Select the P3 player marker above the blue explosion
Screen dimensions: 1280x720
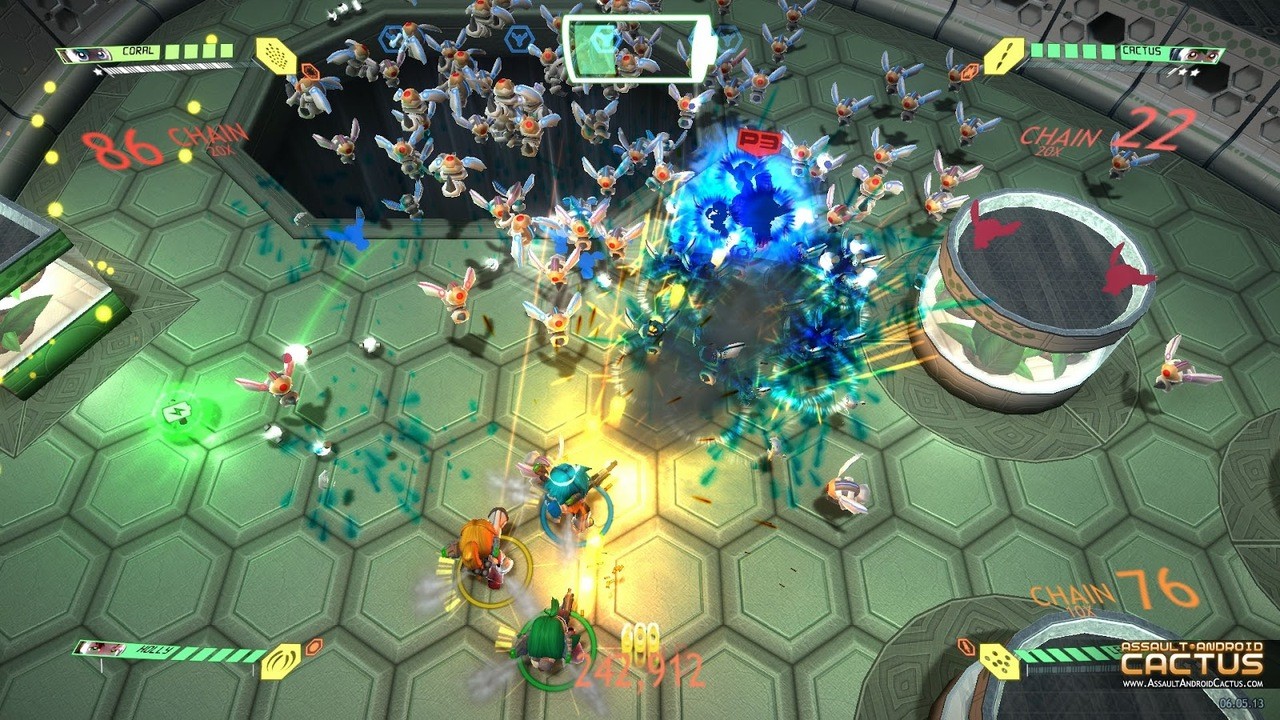[x=757, y=142]
